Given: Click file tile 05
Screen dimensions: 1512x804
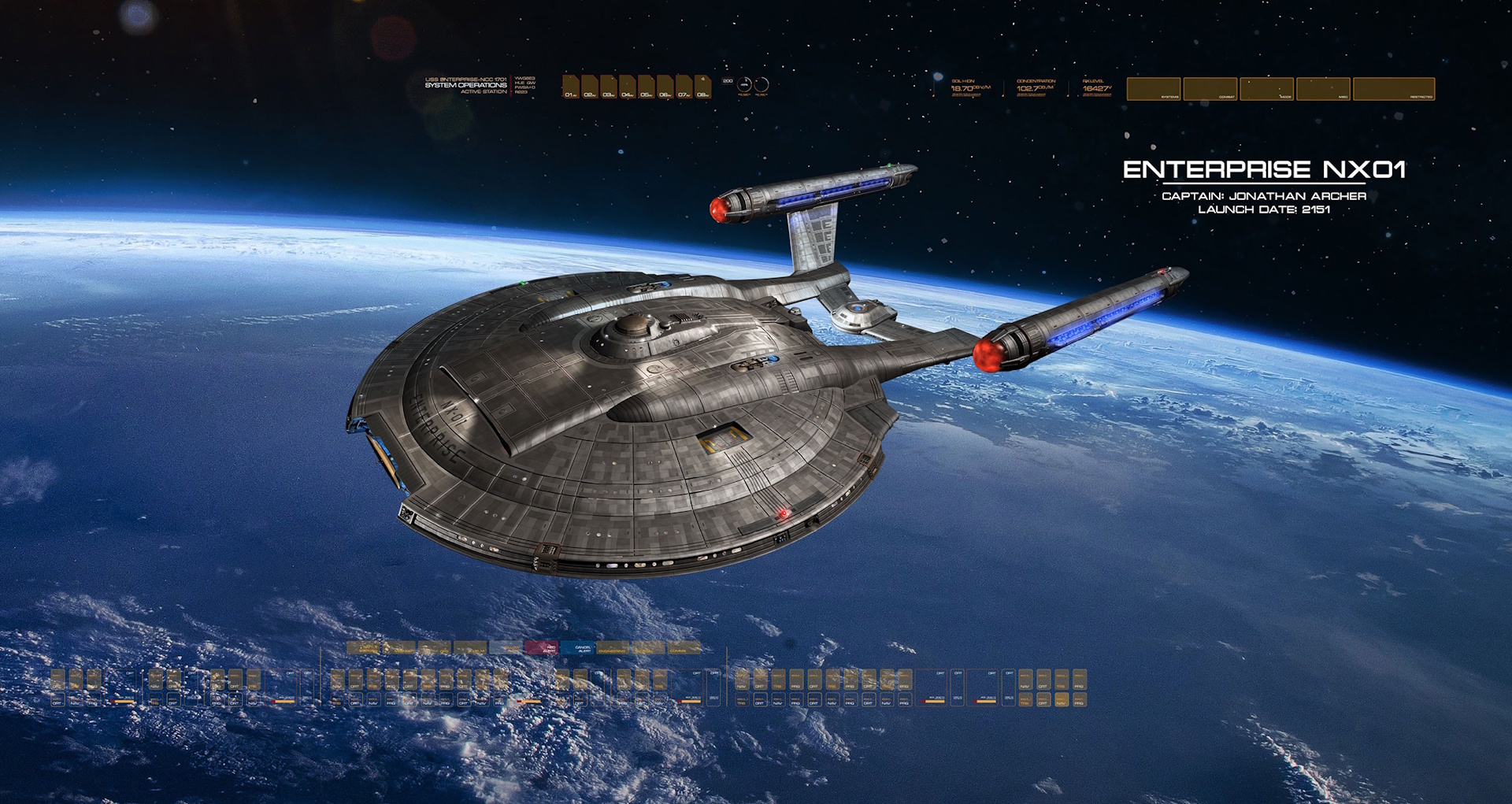Looking at the screenshot, I should click(x=647, y=87).
